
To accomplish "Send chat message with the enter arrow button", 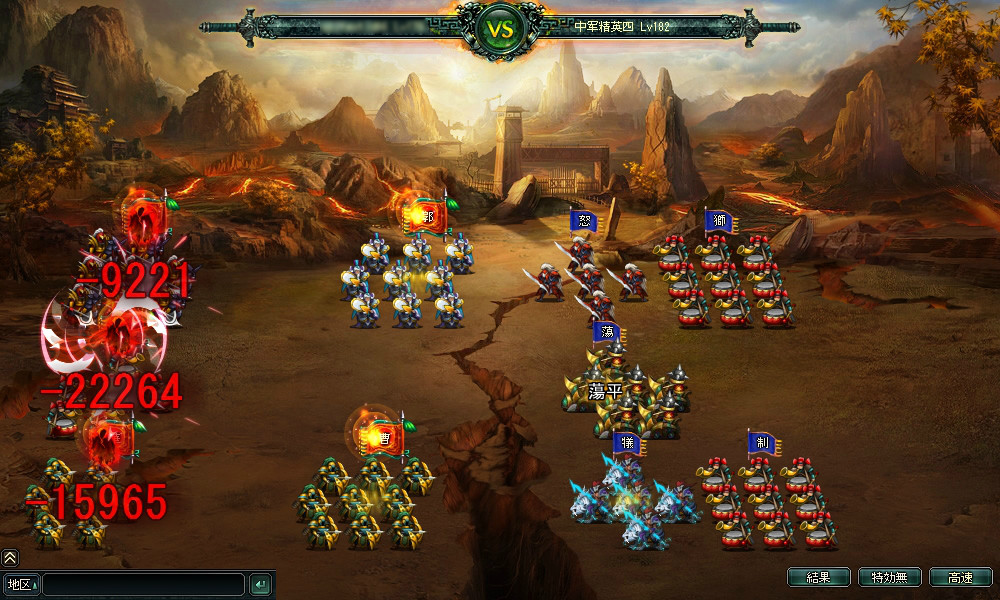I will click(x=260, y=584).
